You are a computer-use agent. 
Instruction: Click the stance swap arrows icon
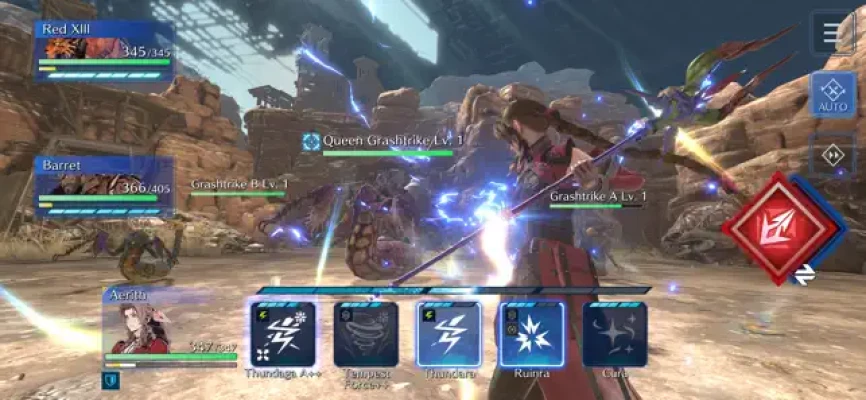pos(805,273)
